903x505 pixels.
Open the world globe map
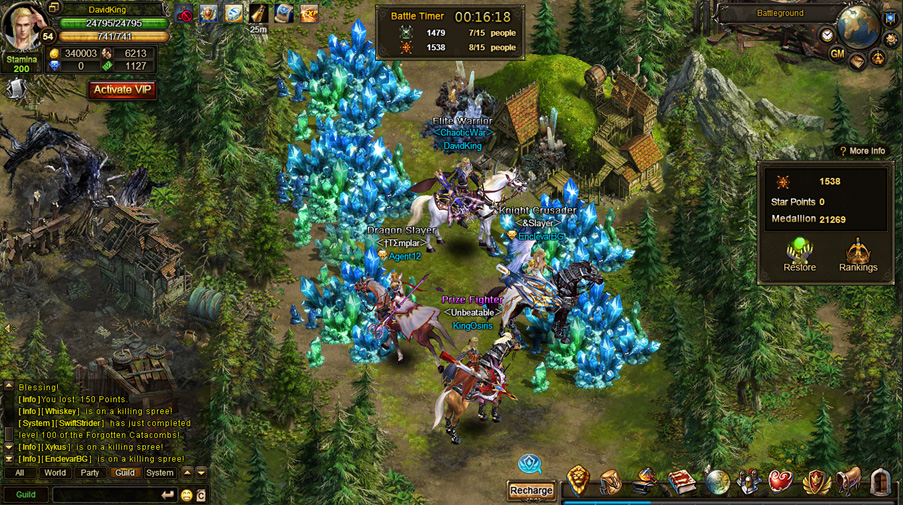point(858,27)
